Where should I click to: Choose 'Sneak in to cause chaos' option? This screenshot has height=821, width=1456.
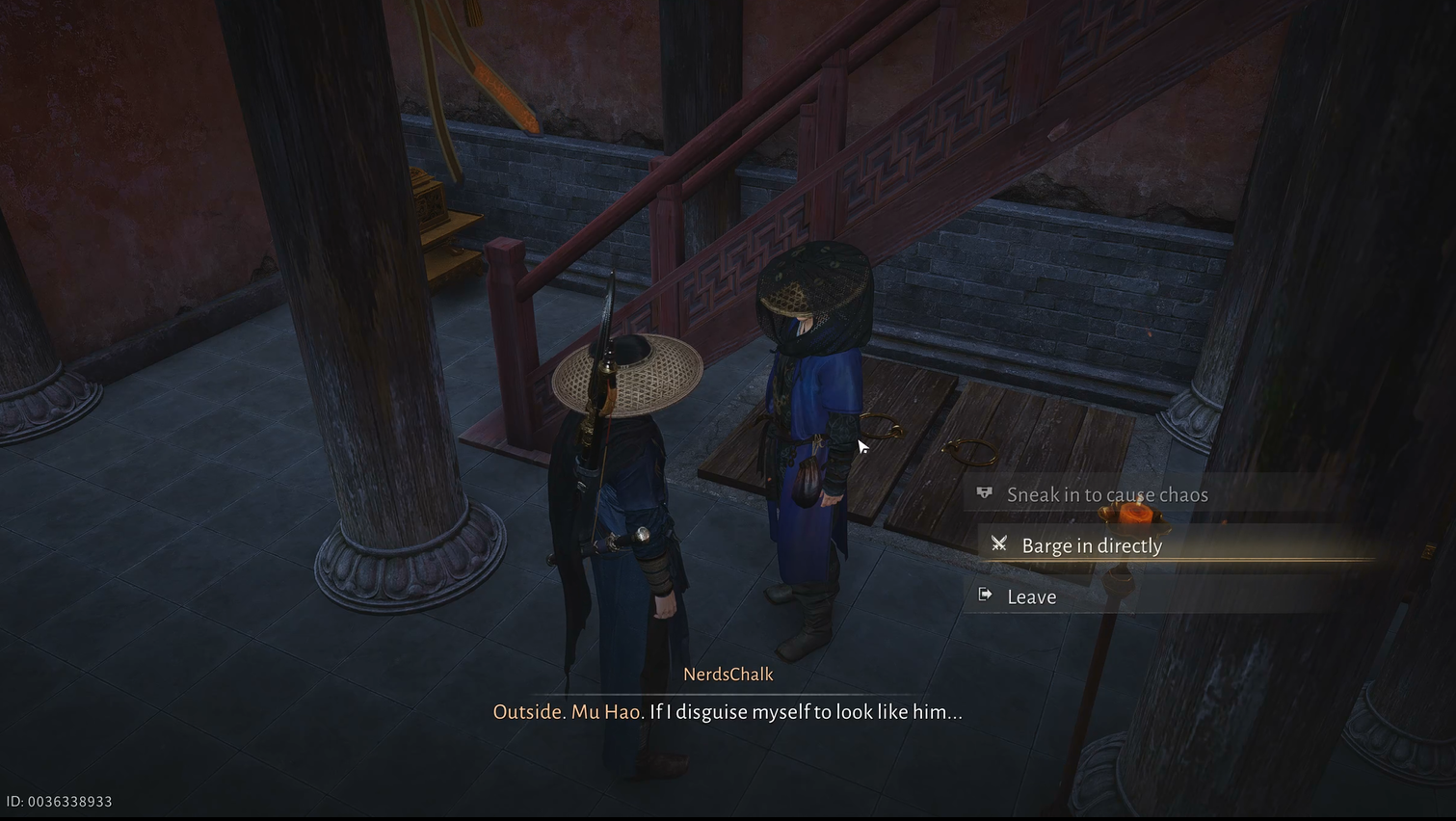[1106, 495]
